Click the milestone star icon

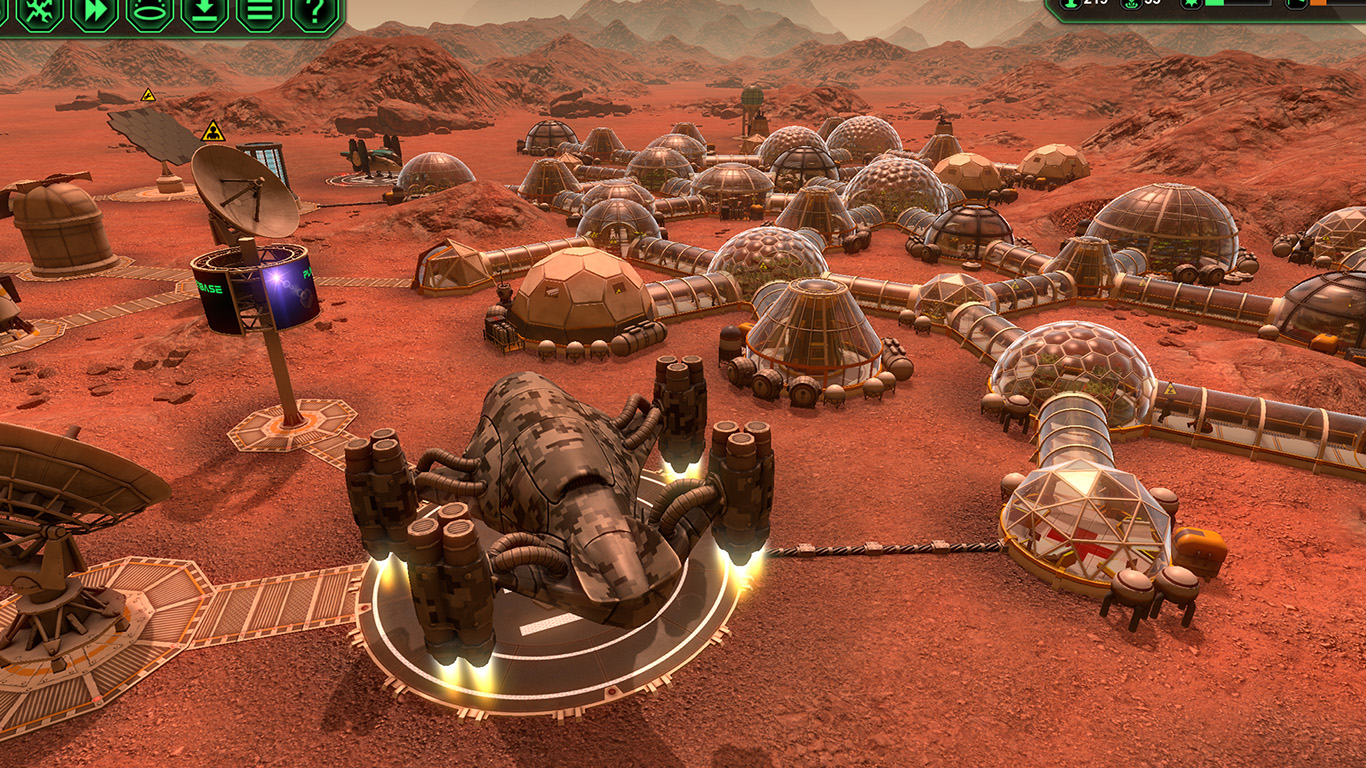coord(1192,4)
